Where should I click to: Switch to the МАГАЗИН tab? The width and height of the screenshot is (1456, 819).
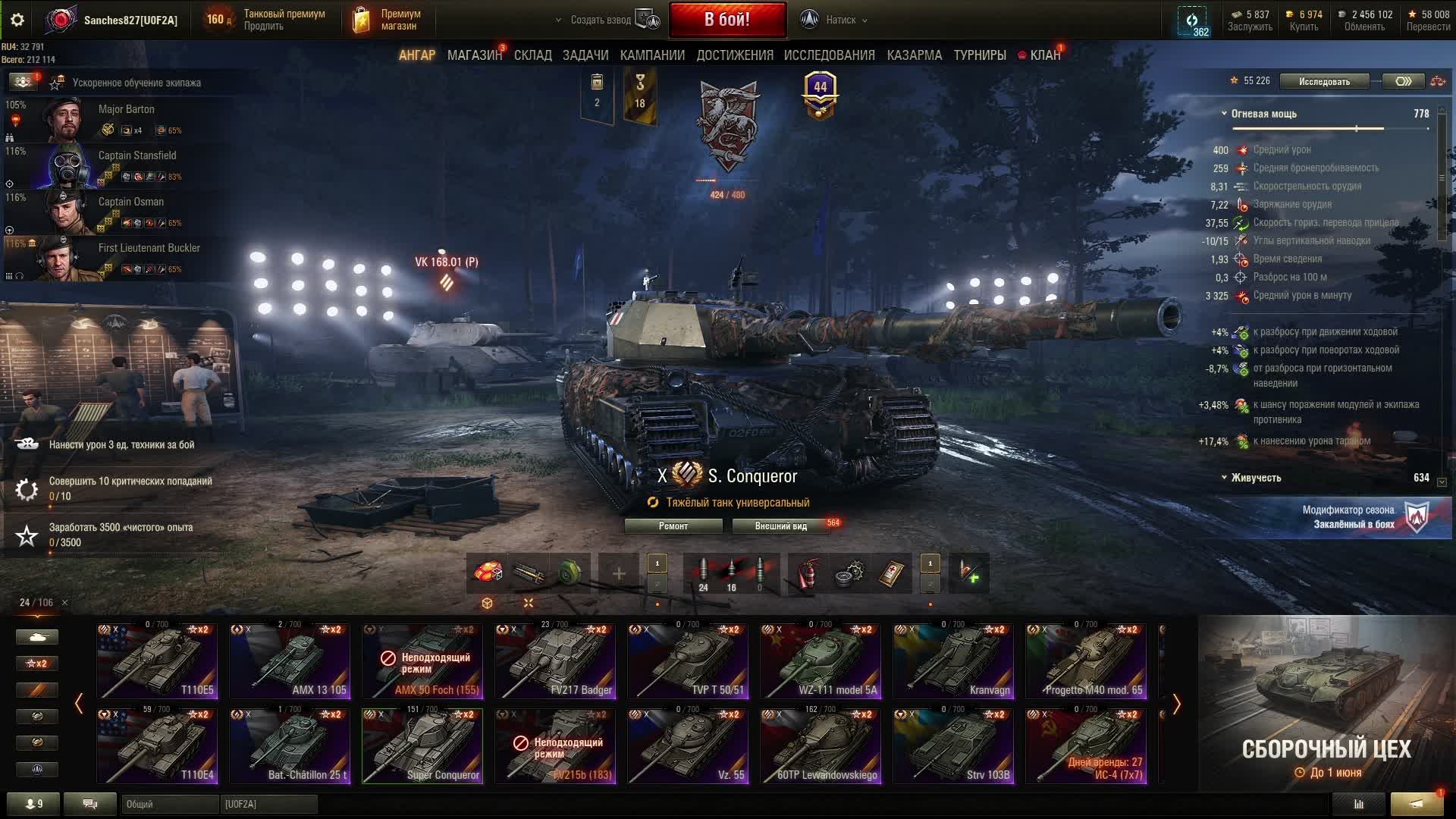coord(474,55)
